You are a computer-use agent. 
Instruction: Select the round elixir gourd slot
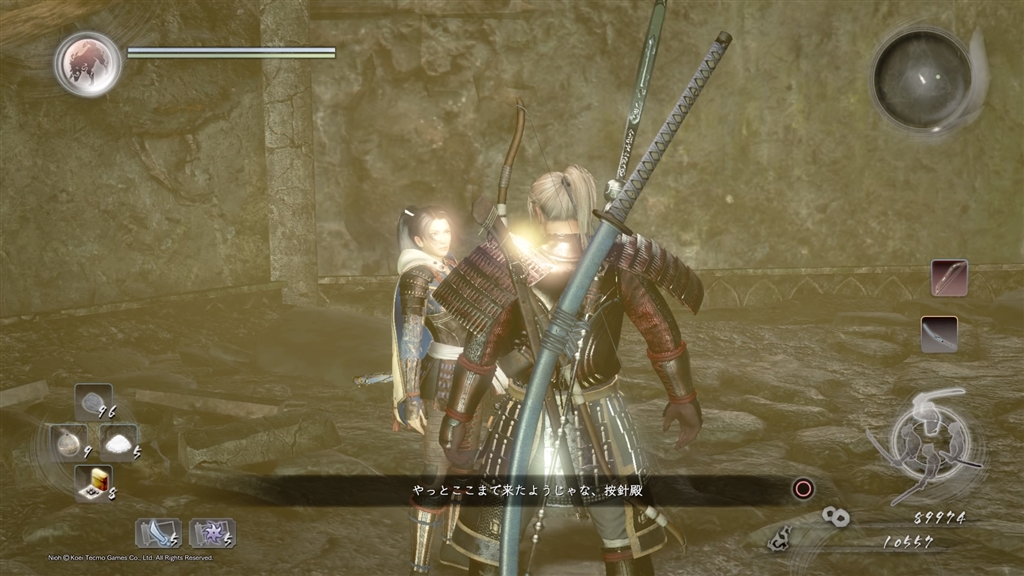pos(69,442)
